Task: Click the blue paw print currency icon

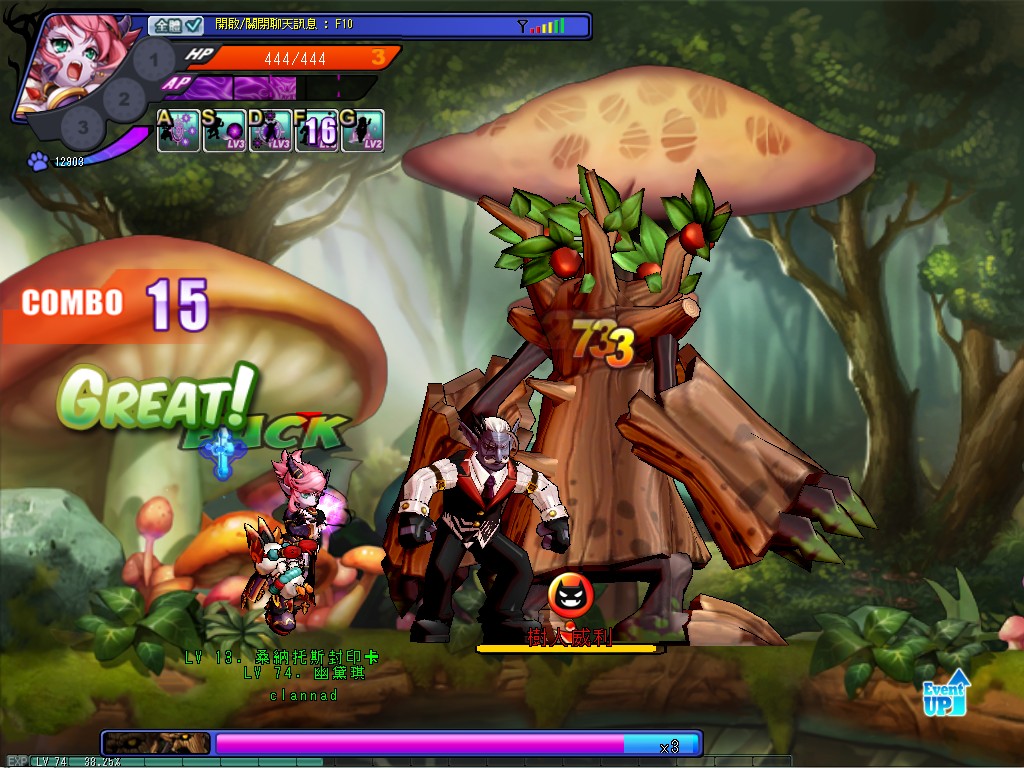Action: 39,161
